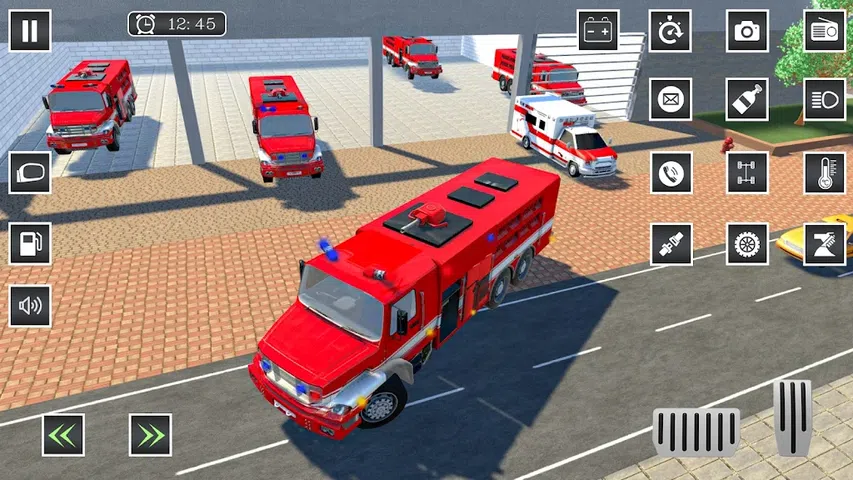Hit the tall gas pedal

tap(792, 416)
